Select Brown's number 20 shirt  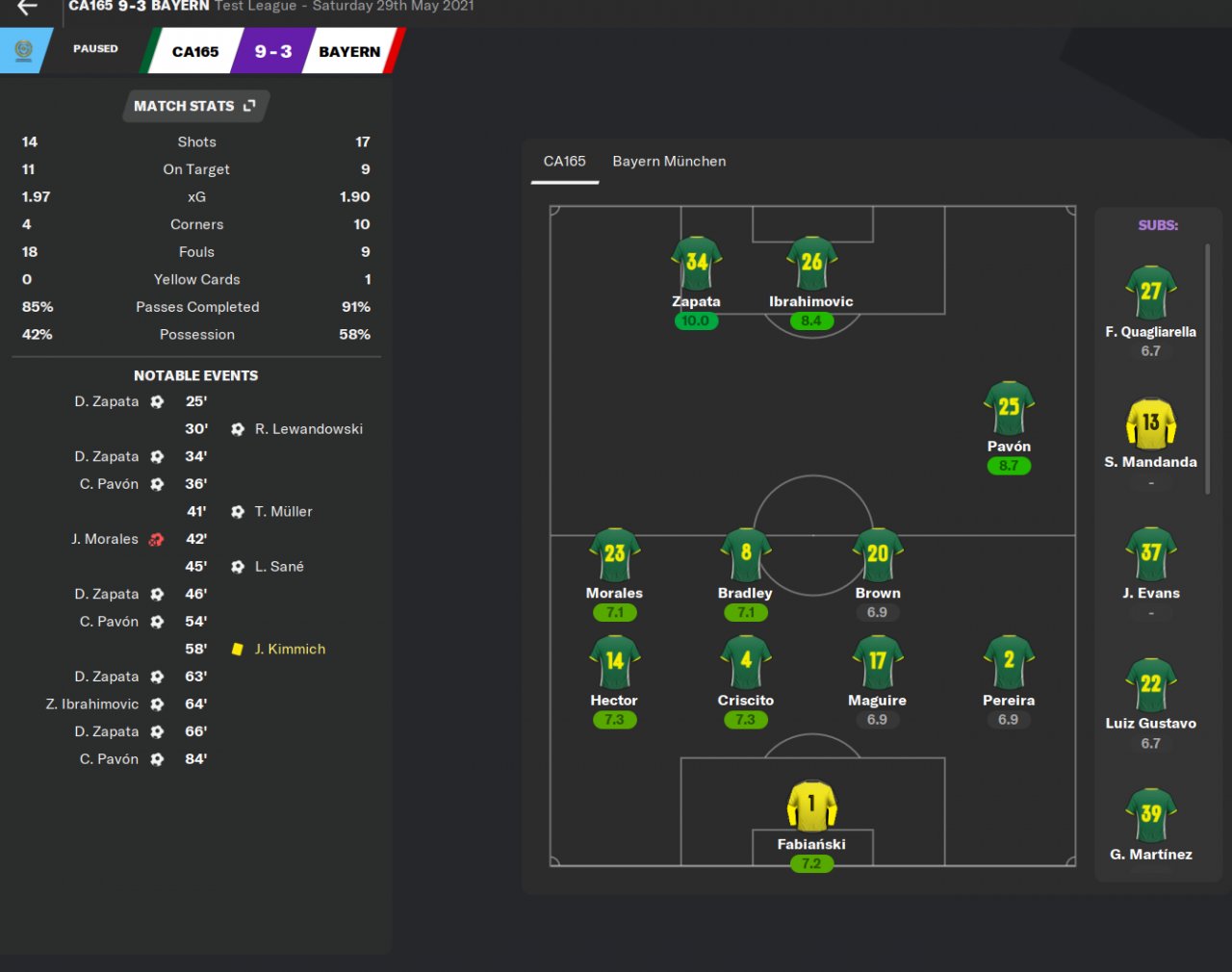[x=878, y=554]
